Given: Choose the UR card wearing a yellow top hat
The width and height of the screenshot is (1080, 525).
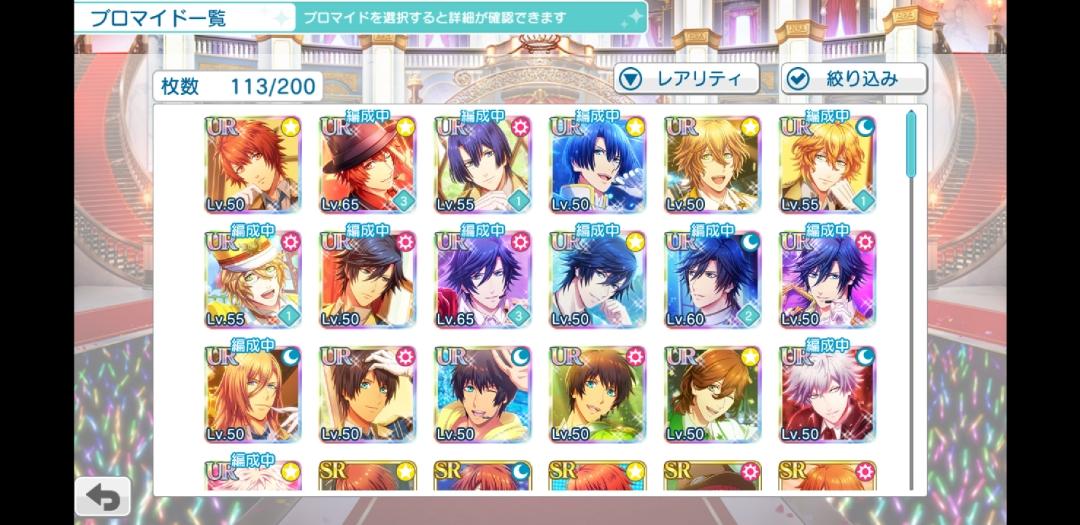Looking at the screenshot, I should pos(252,280).
